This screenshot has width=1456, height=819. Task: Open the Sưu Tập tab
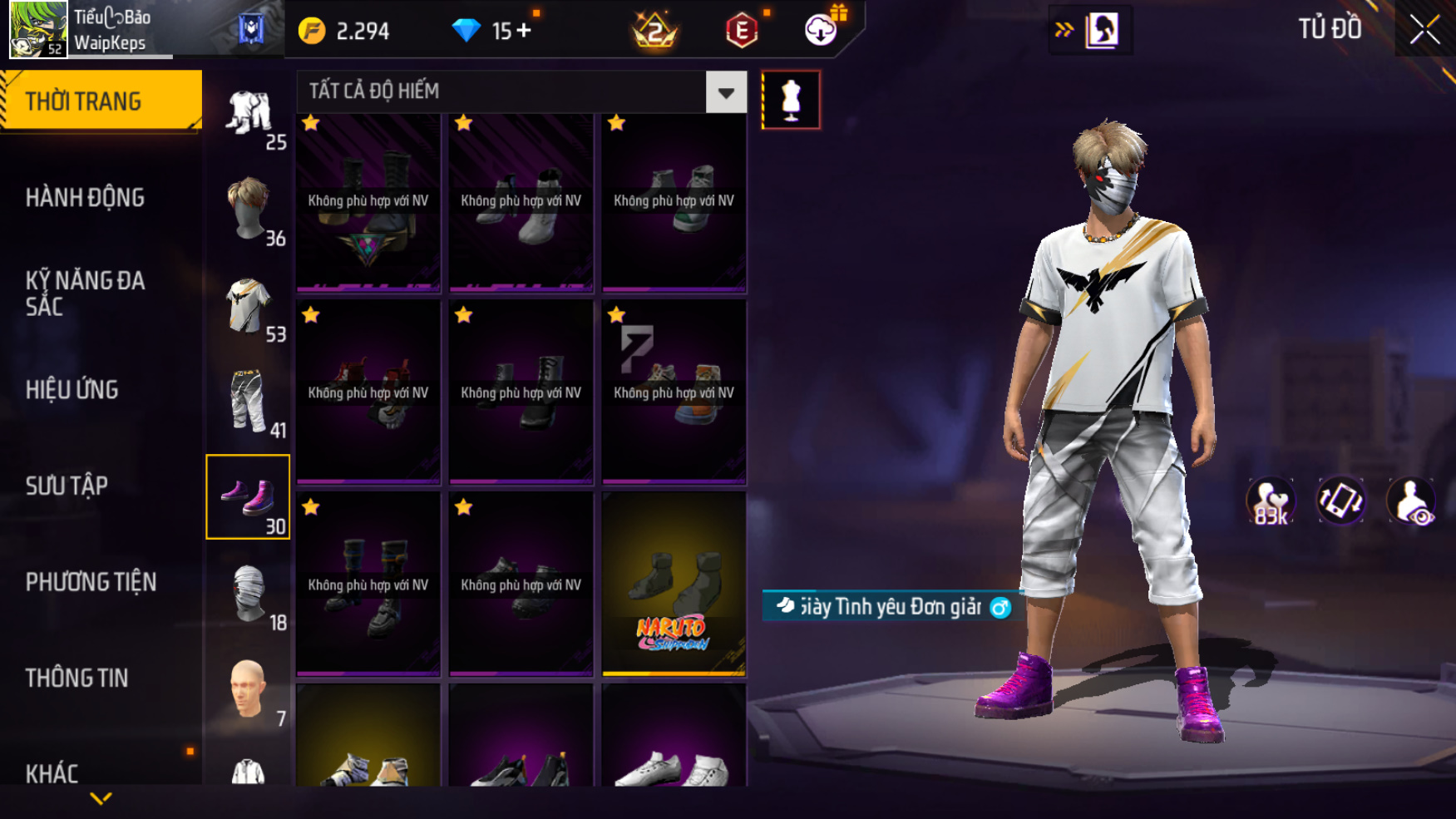(x=67, y=486)
